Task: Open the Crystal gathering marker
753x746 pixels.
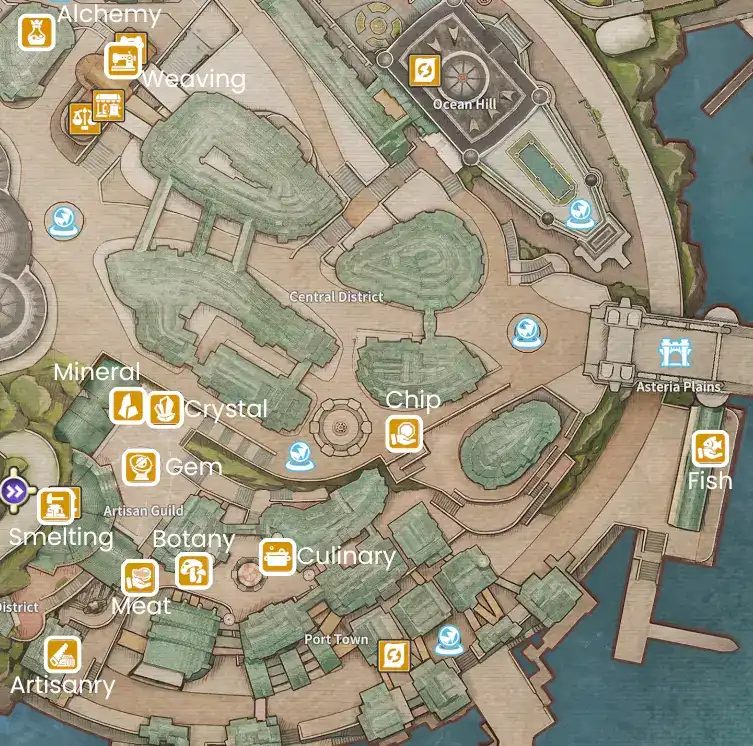Action: pos(164,409)
